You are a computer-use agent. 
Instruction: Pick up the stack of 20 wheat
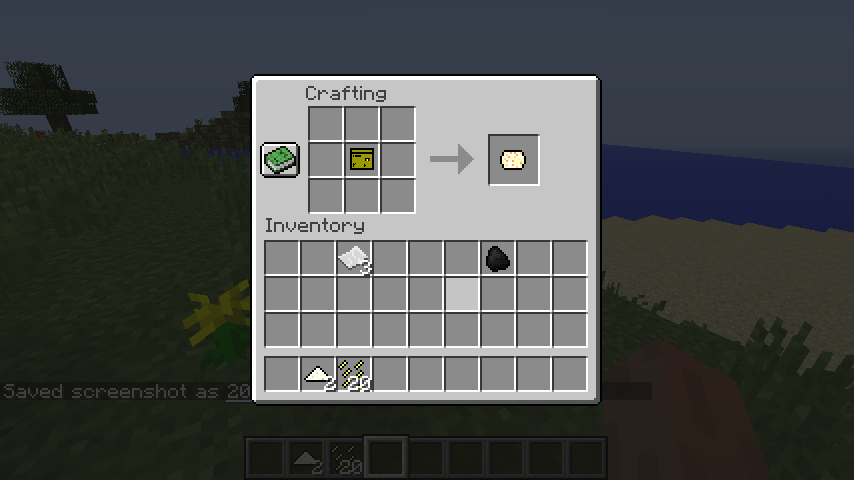point(354,374)
